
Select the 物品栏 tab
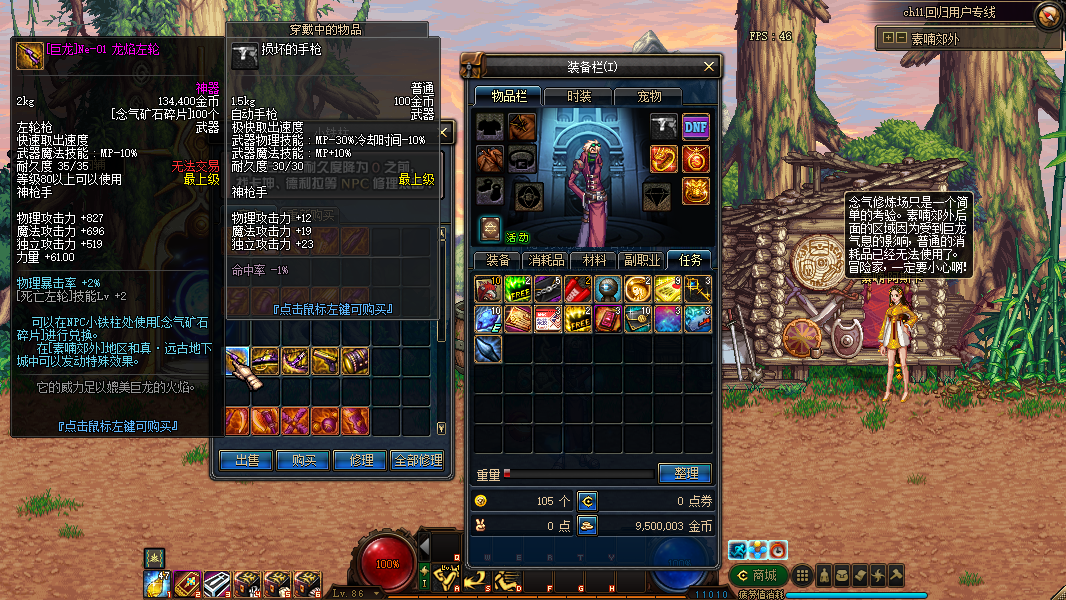point(508,96)
